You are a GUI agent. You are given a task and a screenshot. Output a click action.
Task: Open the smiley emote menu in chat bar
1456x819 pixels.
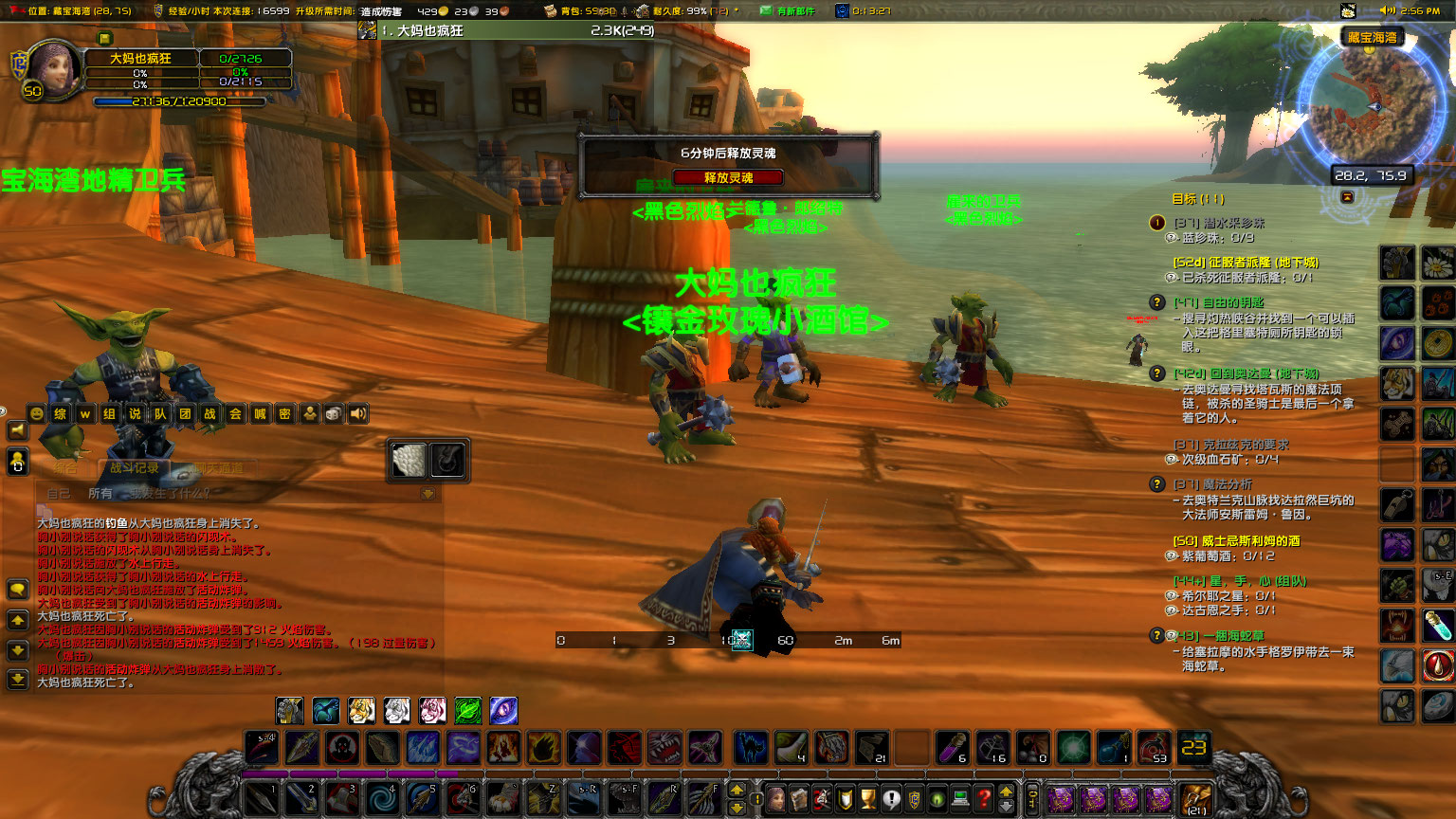coord(36,414)
